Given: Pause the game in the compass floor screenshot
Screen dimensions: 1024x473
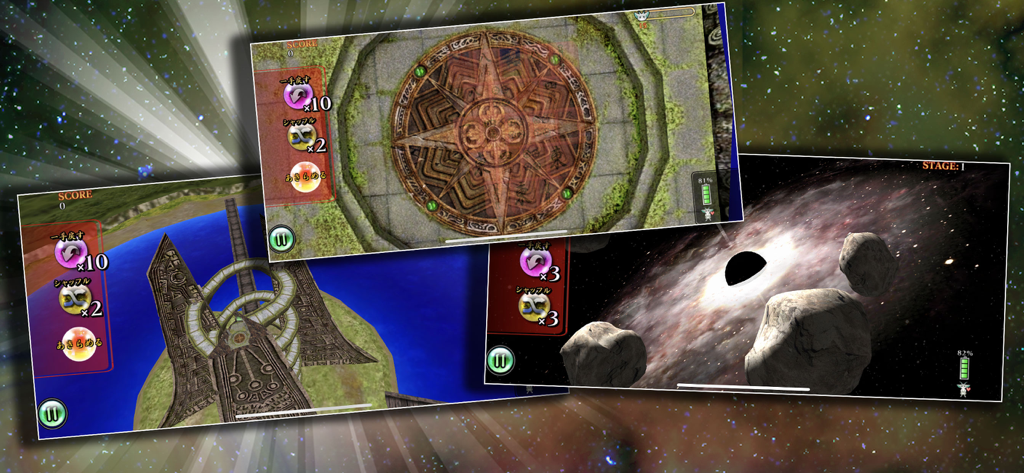Looking at the screenshot, I should click(x=280, y=240).
